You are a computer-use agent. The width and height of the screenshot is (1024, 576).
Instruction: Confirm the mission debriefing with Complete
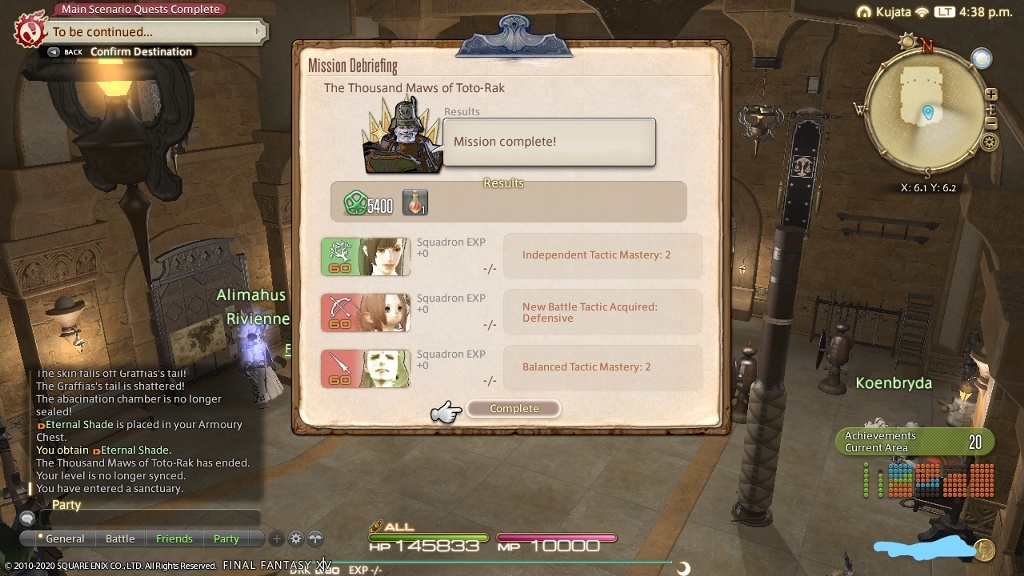(x=513, y=408)
